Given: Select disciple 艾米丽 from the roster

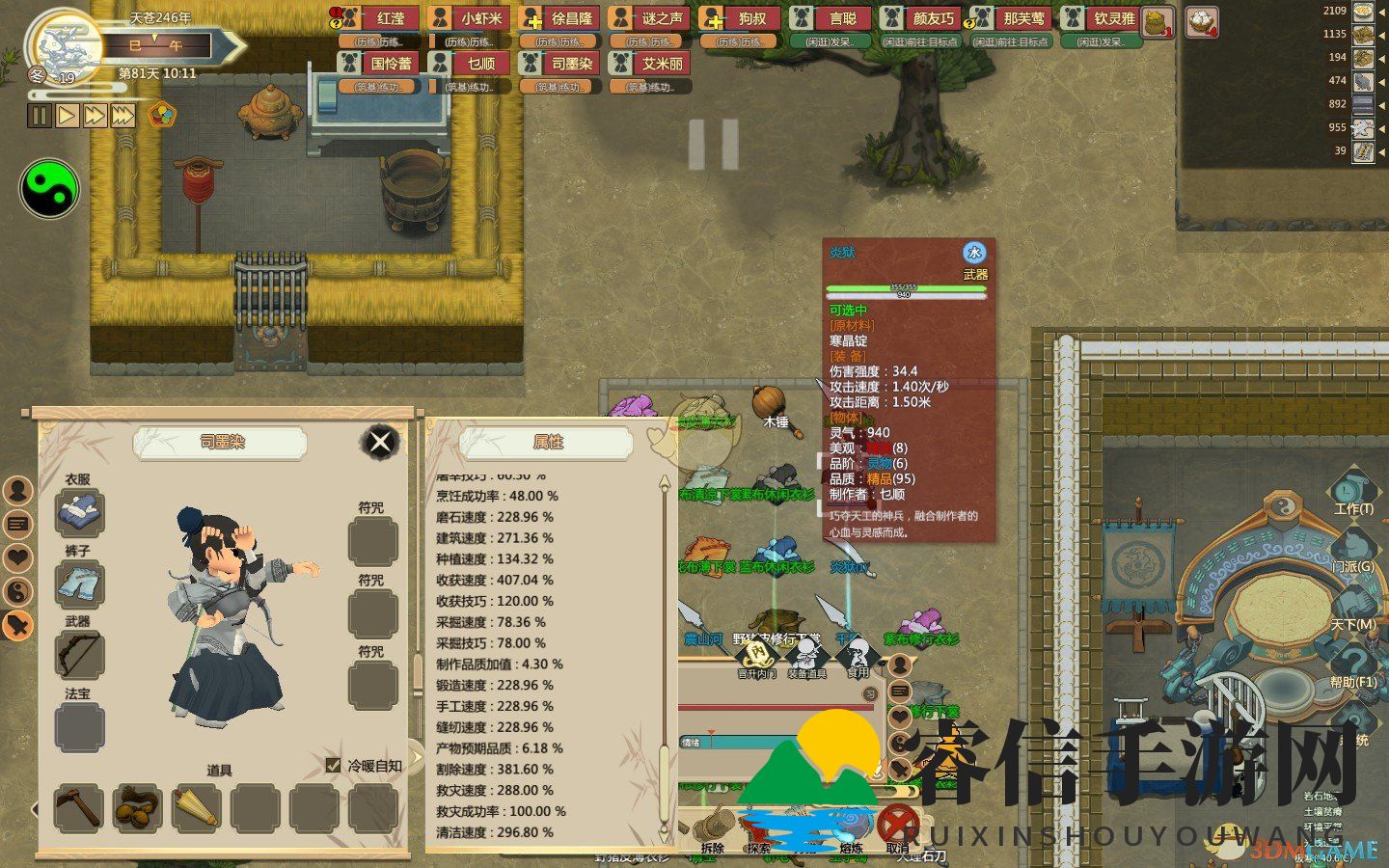Looking at the screenshot, I should coord(650,65).
